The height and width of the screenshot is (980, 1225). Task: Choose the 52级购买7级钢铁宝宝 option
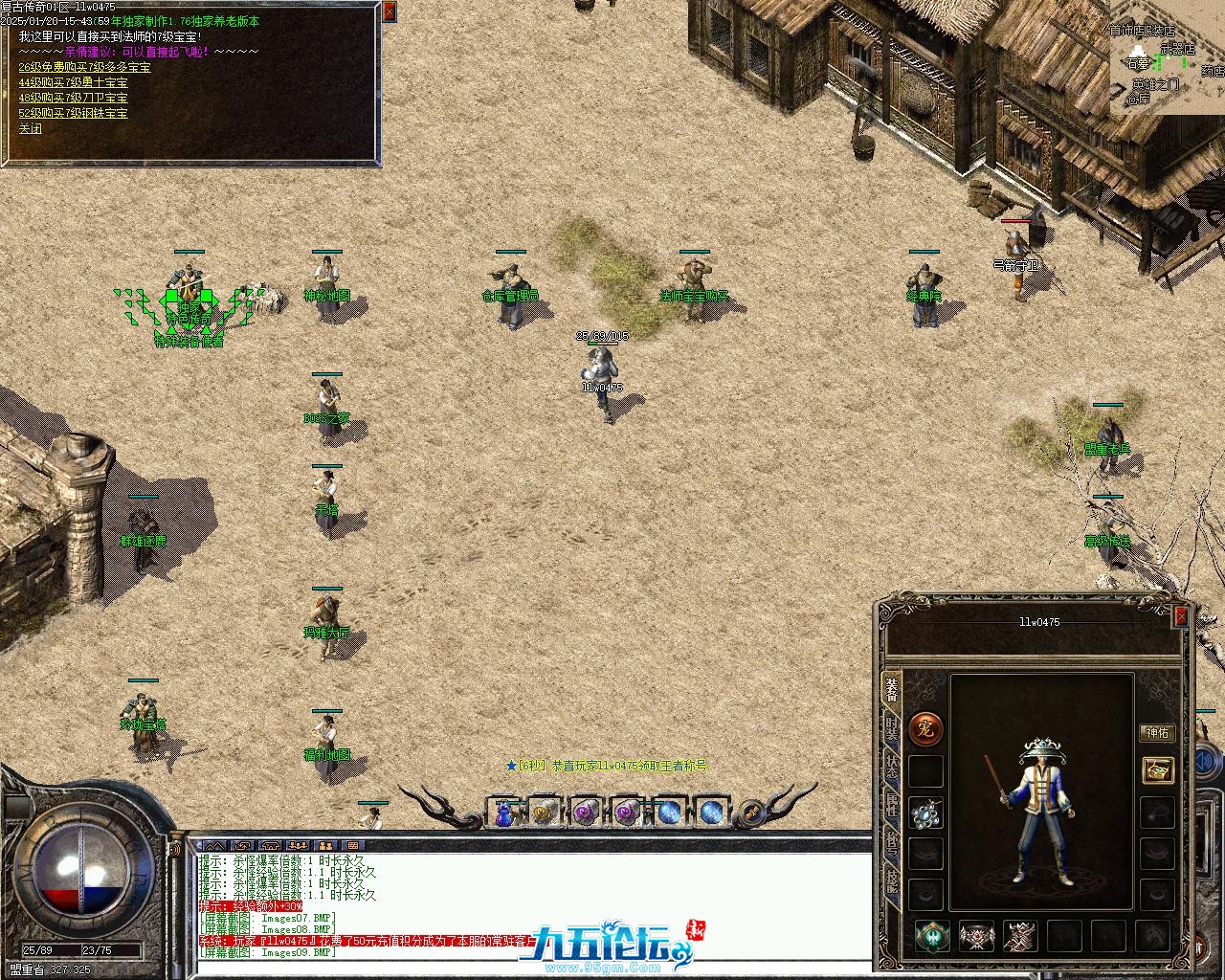tap(73, 113)
